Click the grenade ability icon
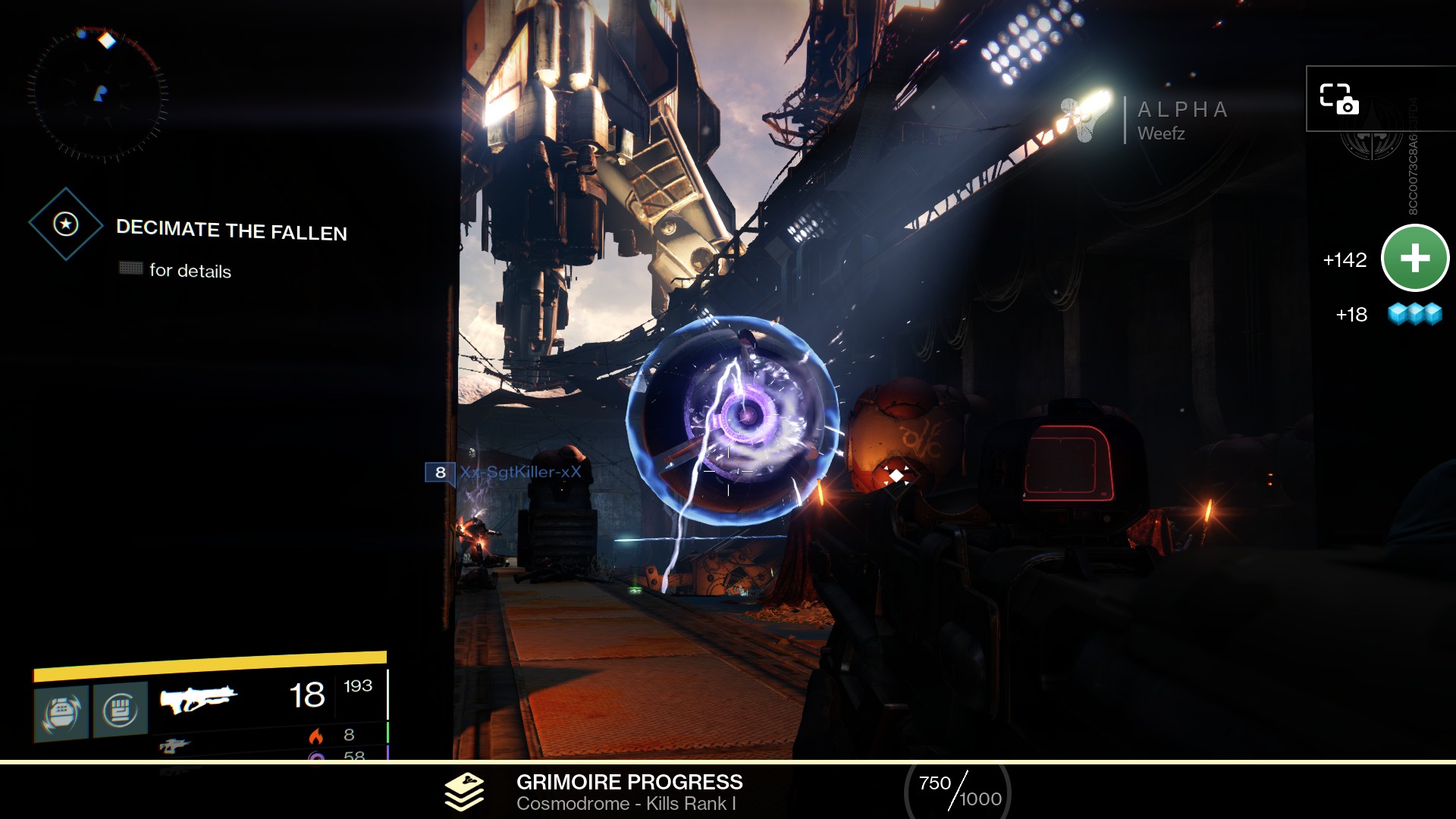 (x=61, y=713)
